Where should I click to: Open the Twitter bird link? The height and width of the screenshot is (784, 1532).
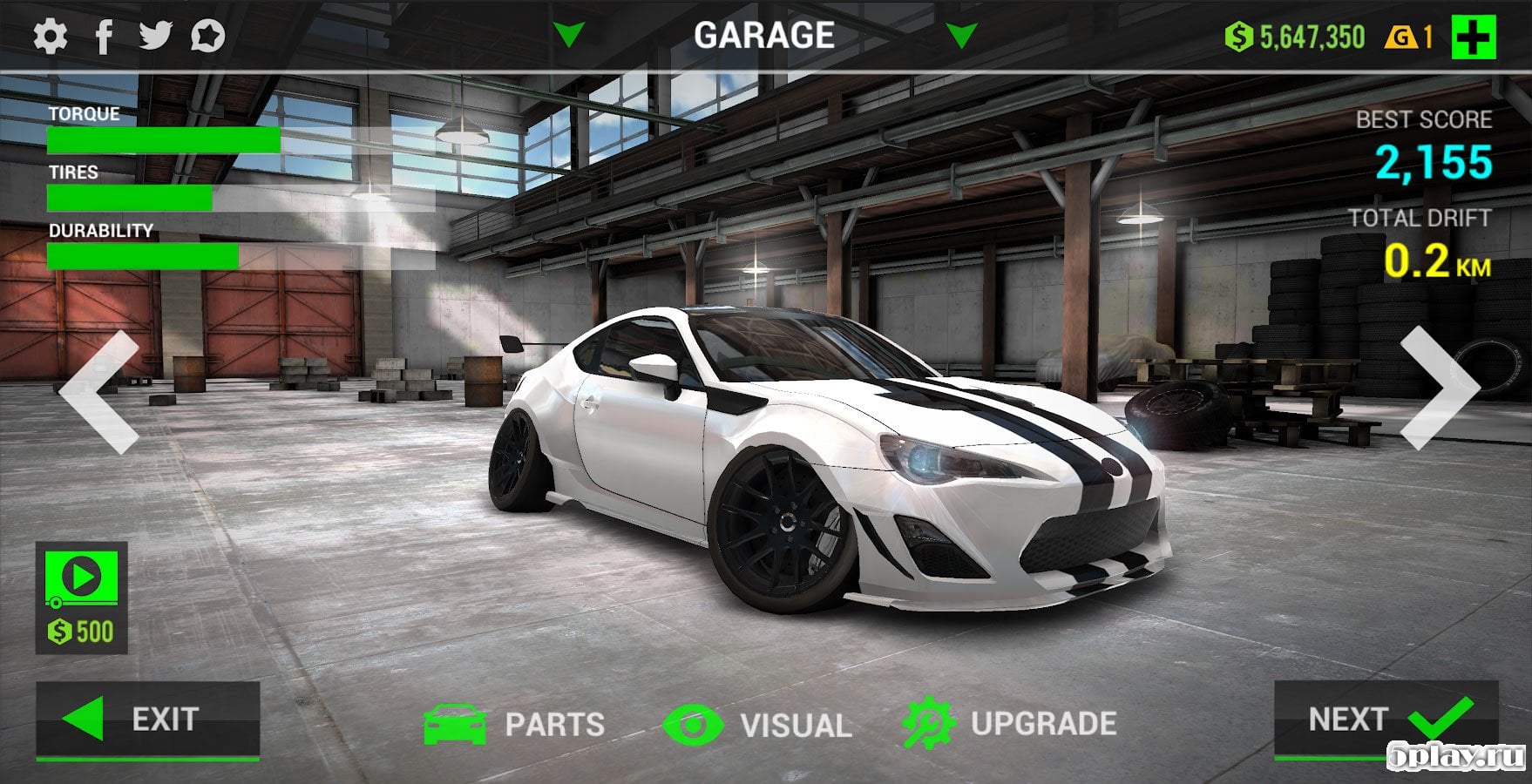(x=156, y=36)
